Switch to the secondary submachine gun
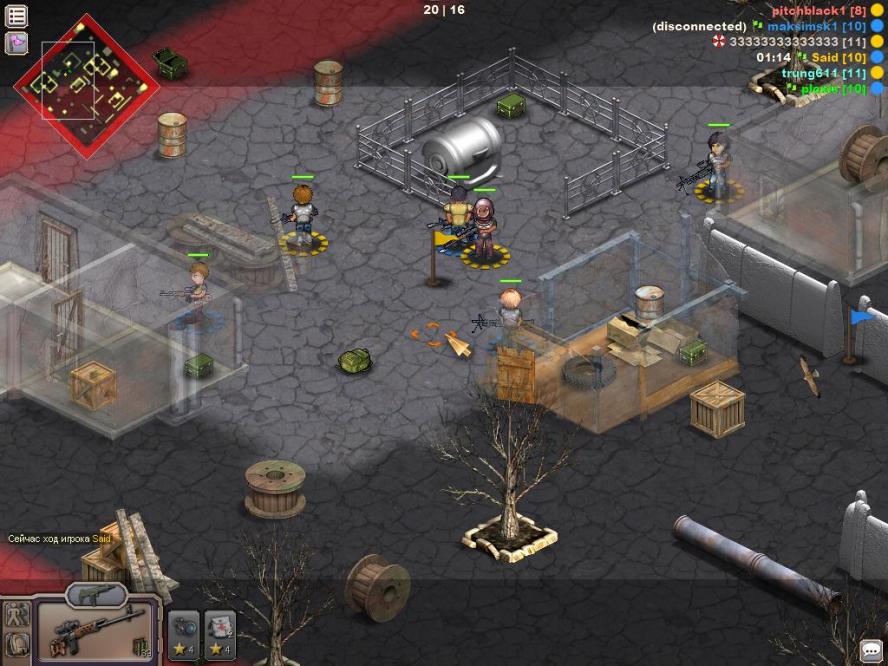This screenshot has height=666, width=888. tap(96, 595)
